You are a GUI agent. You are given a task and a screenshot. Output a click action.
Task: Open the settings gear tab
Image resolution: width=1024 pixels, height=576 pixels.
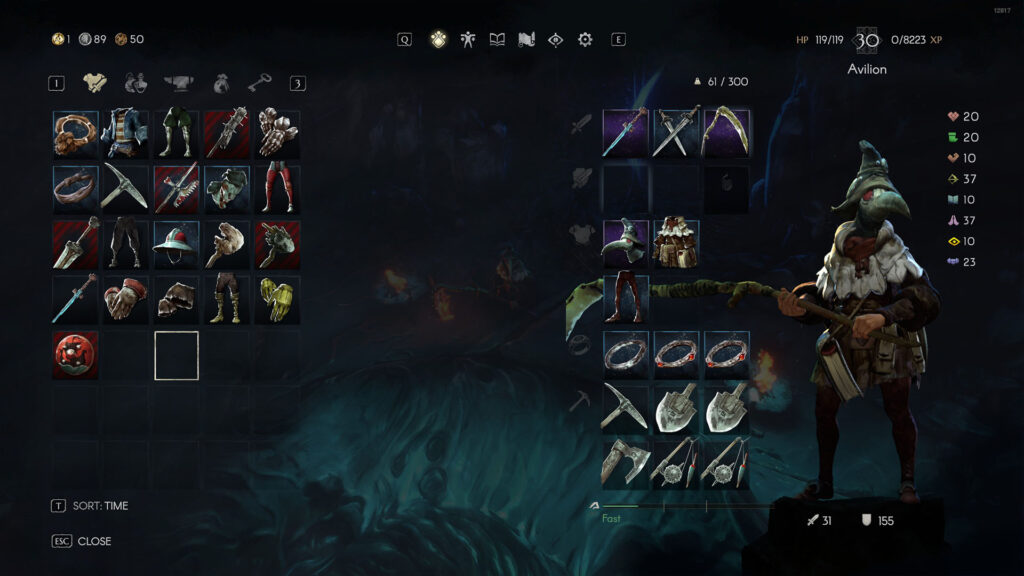tap(585, 40)
